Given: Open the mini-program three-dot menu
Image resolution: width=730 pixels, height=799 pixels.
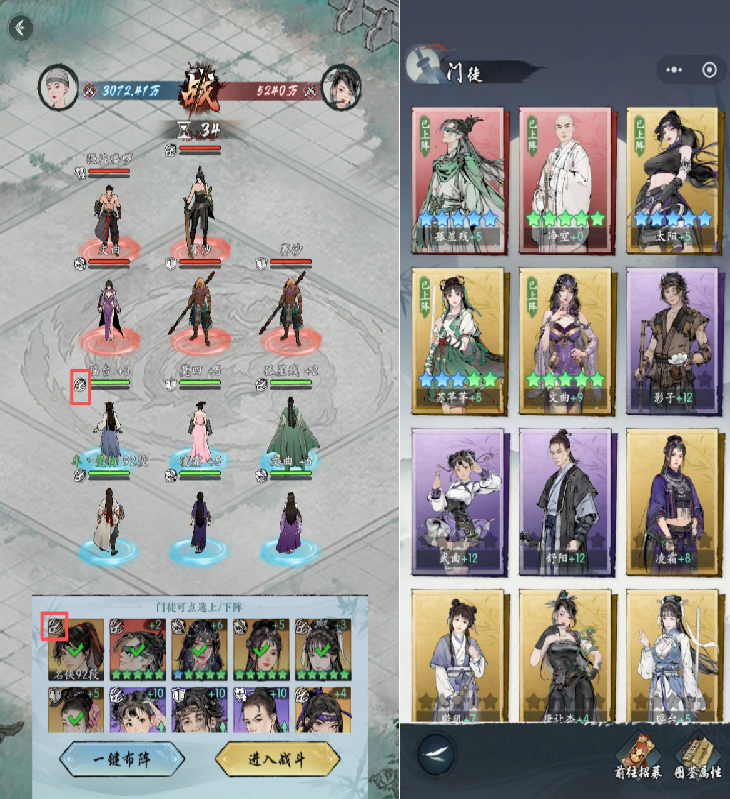Looking at the screenshot, I should (x=674, y=70).
